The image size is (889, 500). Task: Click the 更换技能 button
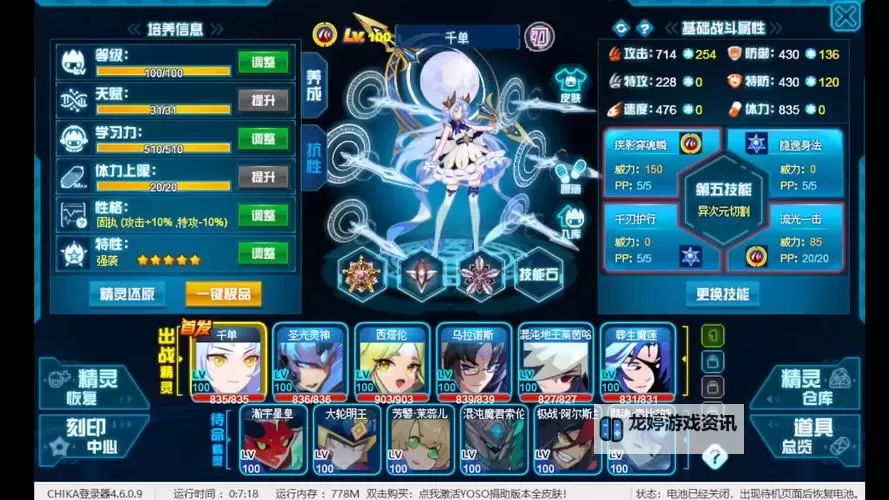pos(722,294)
